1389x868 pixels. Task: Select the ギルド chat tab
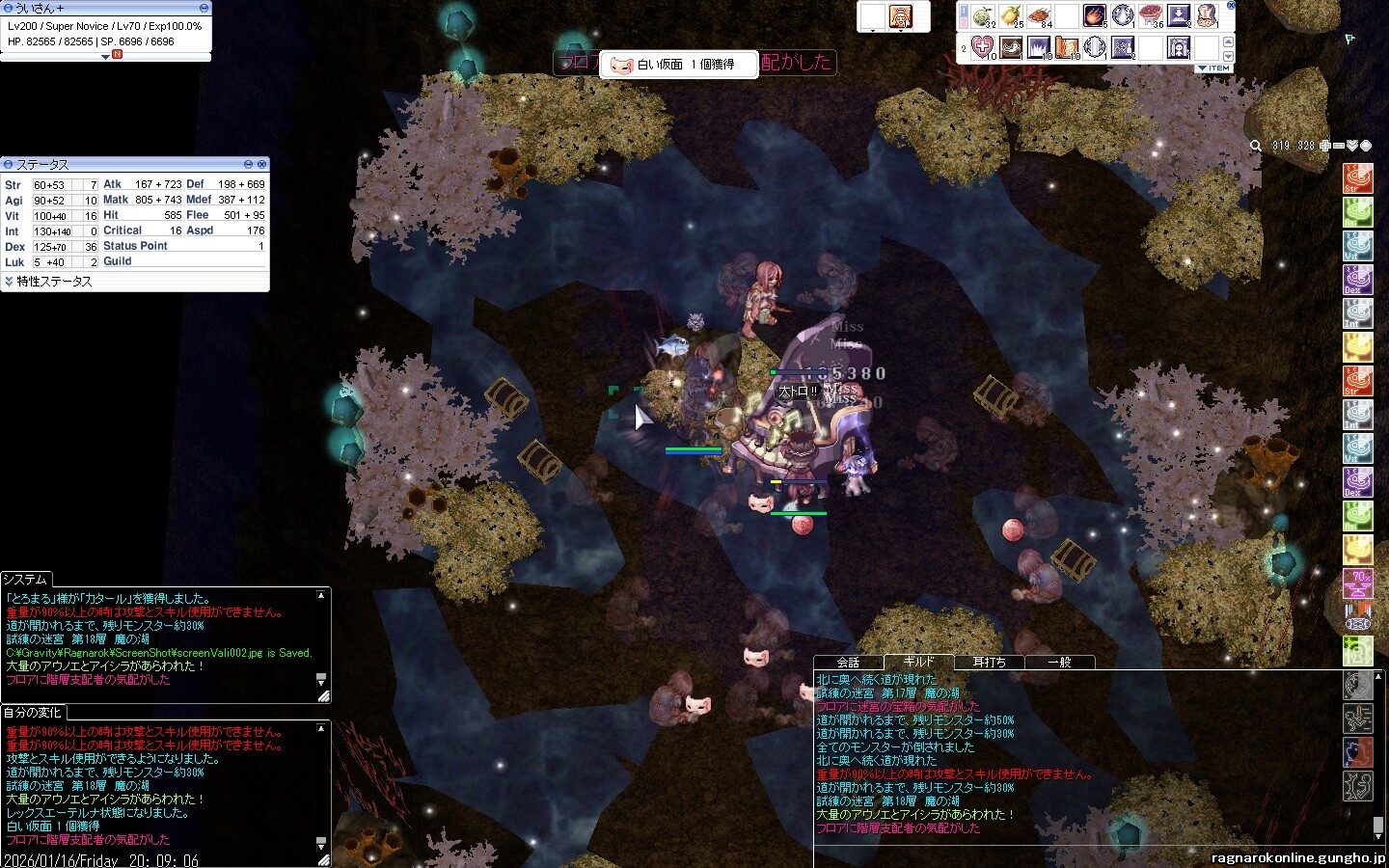pyautogui.click(x=918, y=662)
